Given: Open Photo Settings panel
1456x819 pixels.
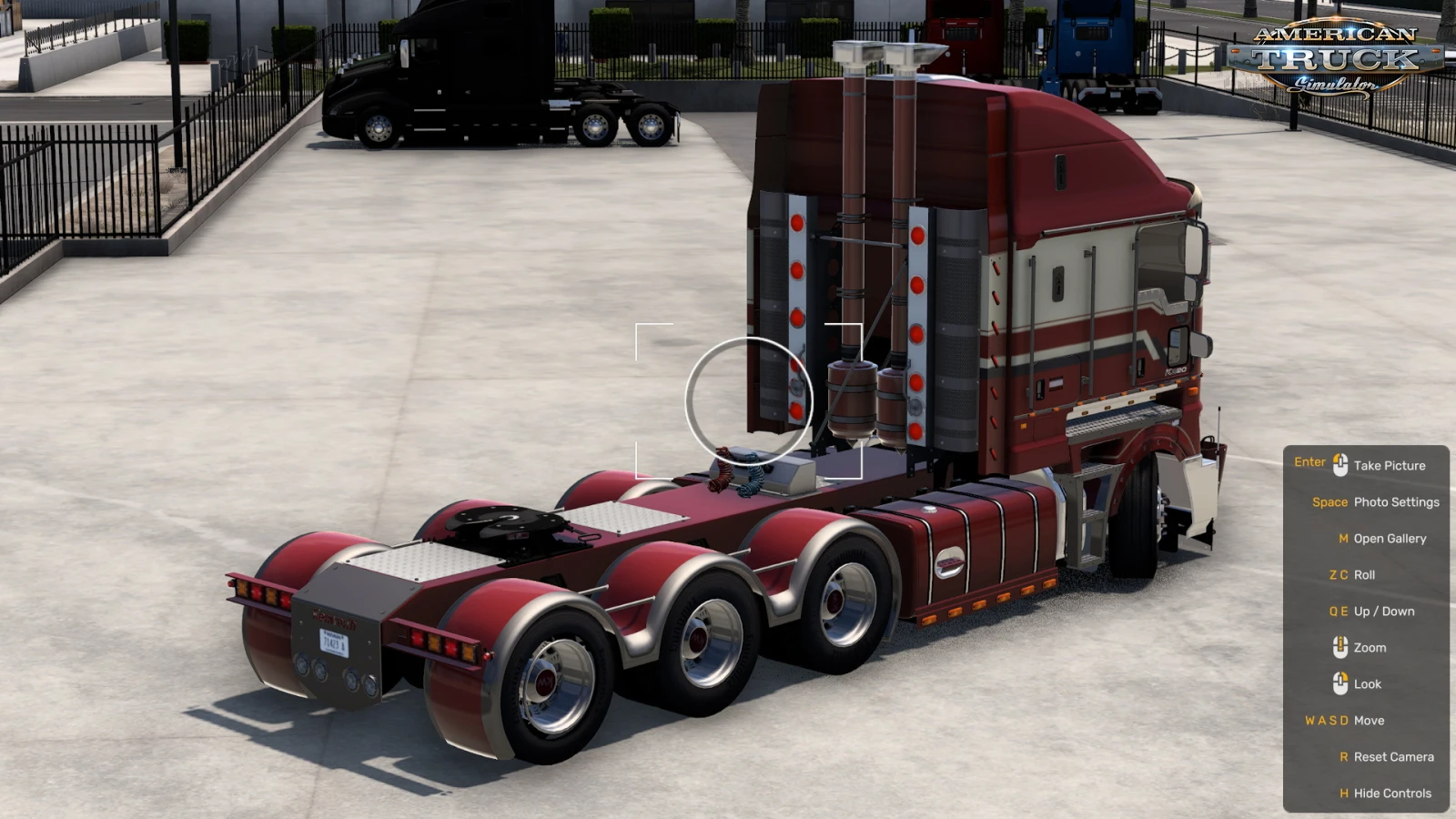Looking at the screenshot, I should click(1396, 502).
